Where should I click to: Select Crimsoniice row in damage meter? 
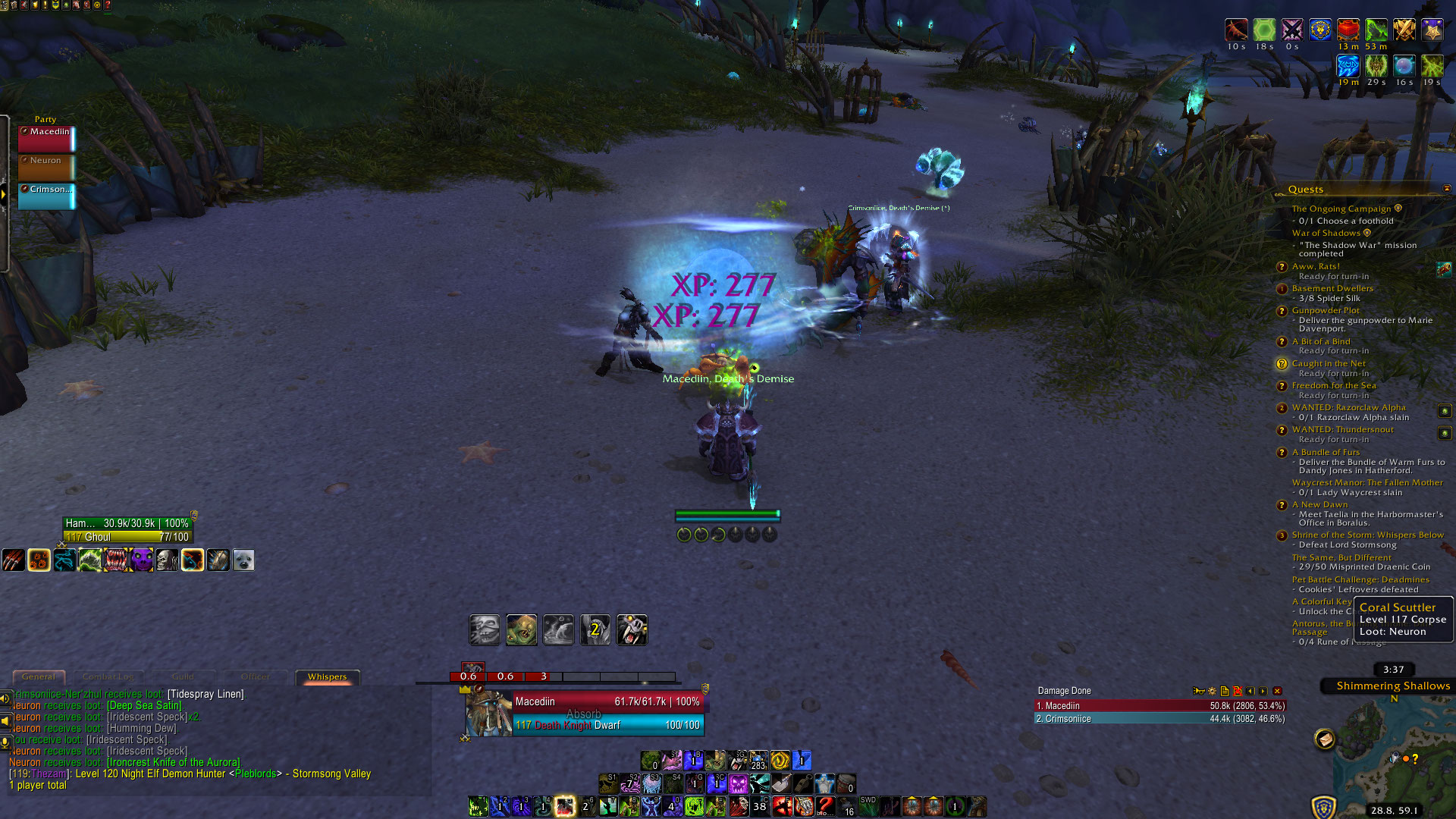click(1160, 719)
